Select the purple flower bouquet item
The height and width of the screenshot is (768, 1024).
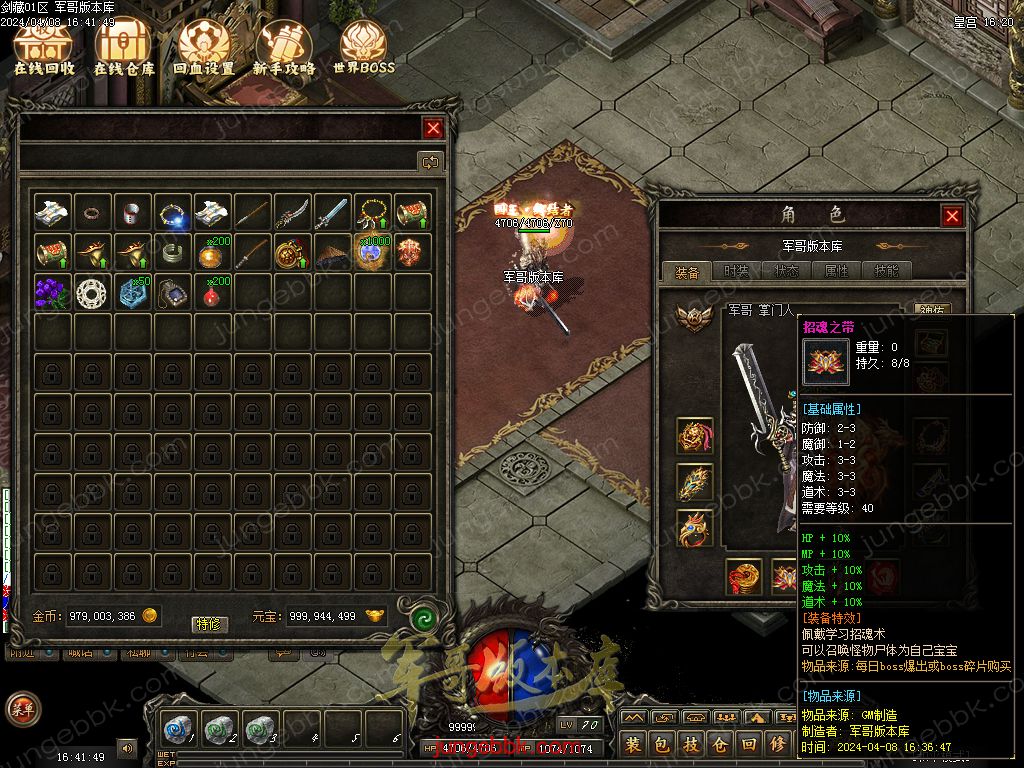pyautogui.click(x=52, y=292)
